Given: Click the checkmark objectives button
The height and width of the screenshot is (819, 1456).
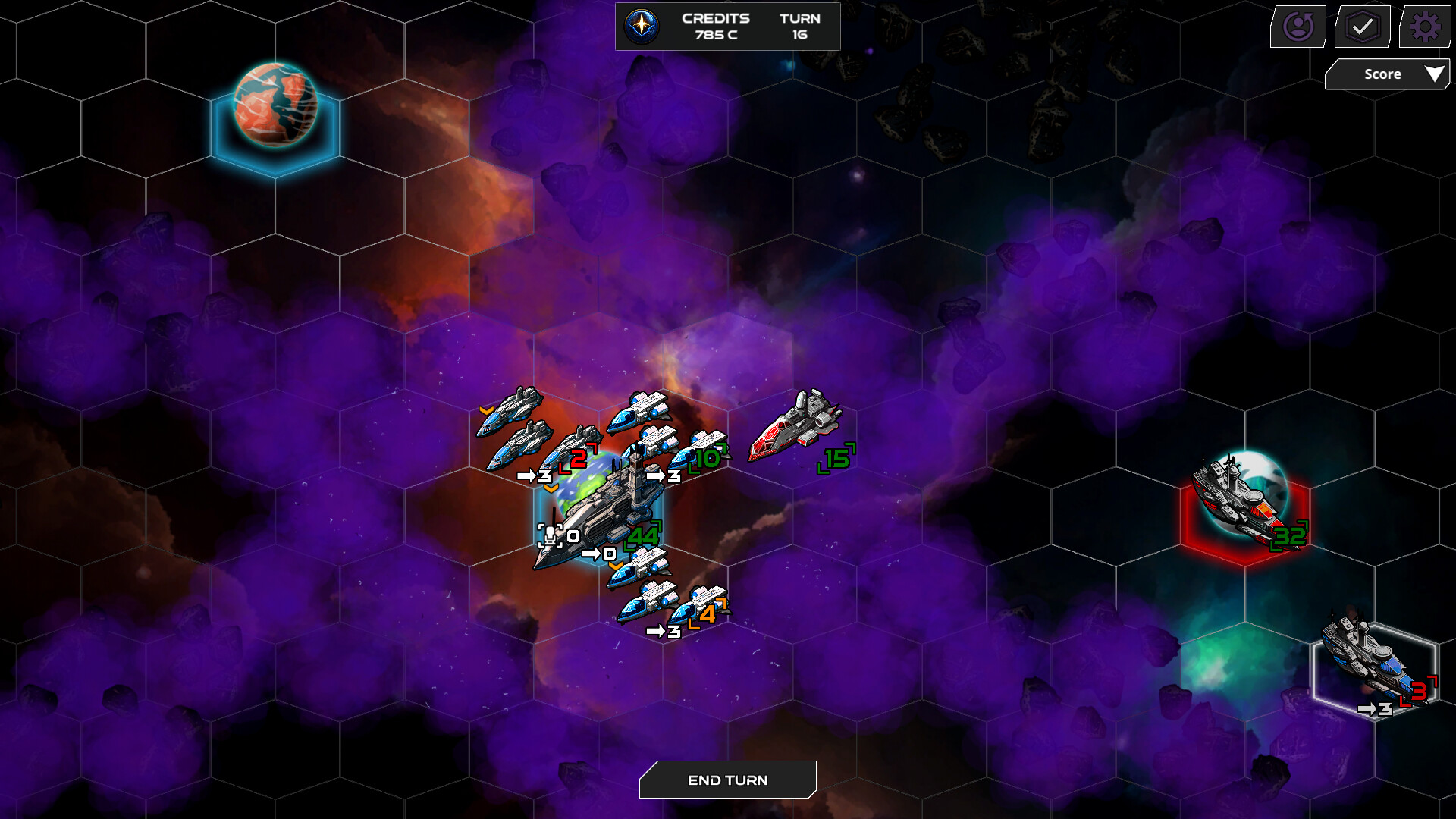Looking at the screenshot, I should tap(1362, 27).
